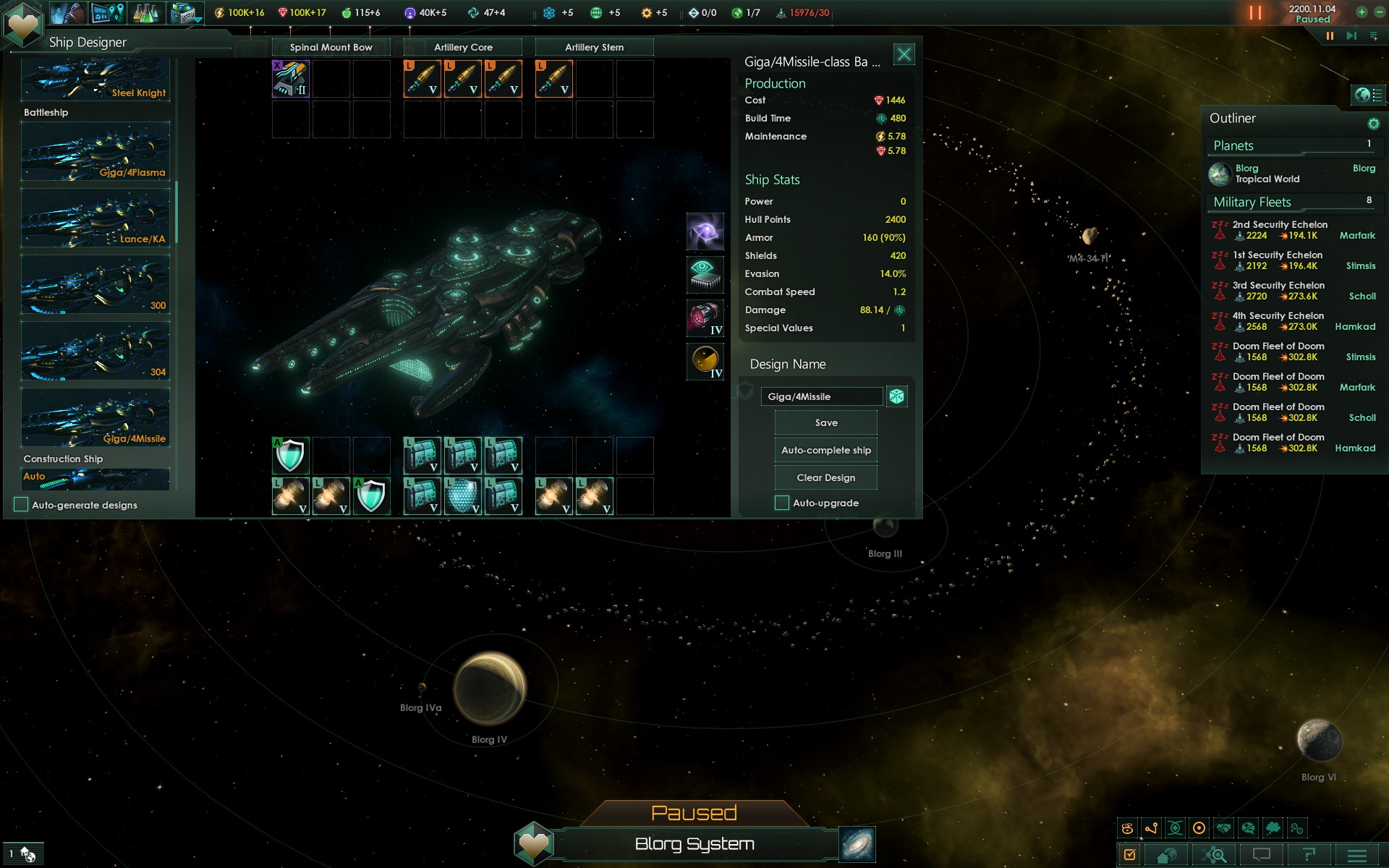The height and width of the screenshot is (868, 1389).
Task: Open the Spinal Mount Bow section selector
Action: point(331,48)
